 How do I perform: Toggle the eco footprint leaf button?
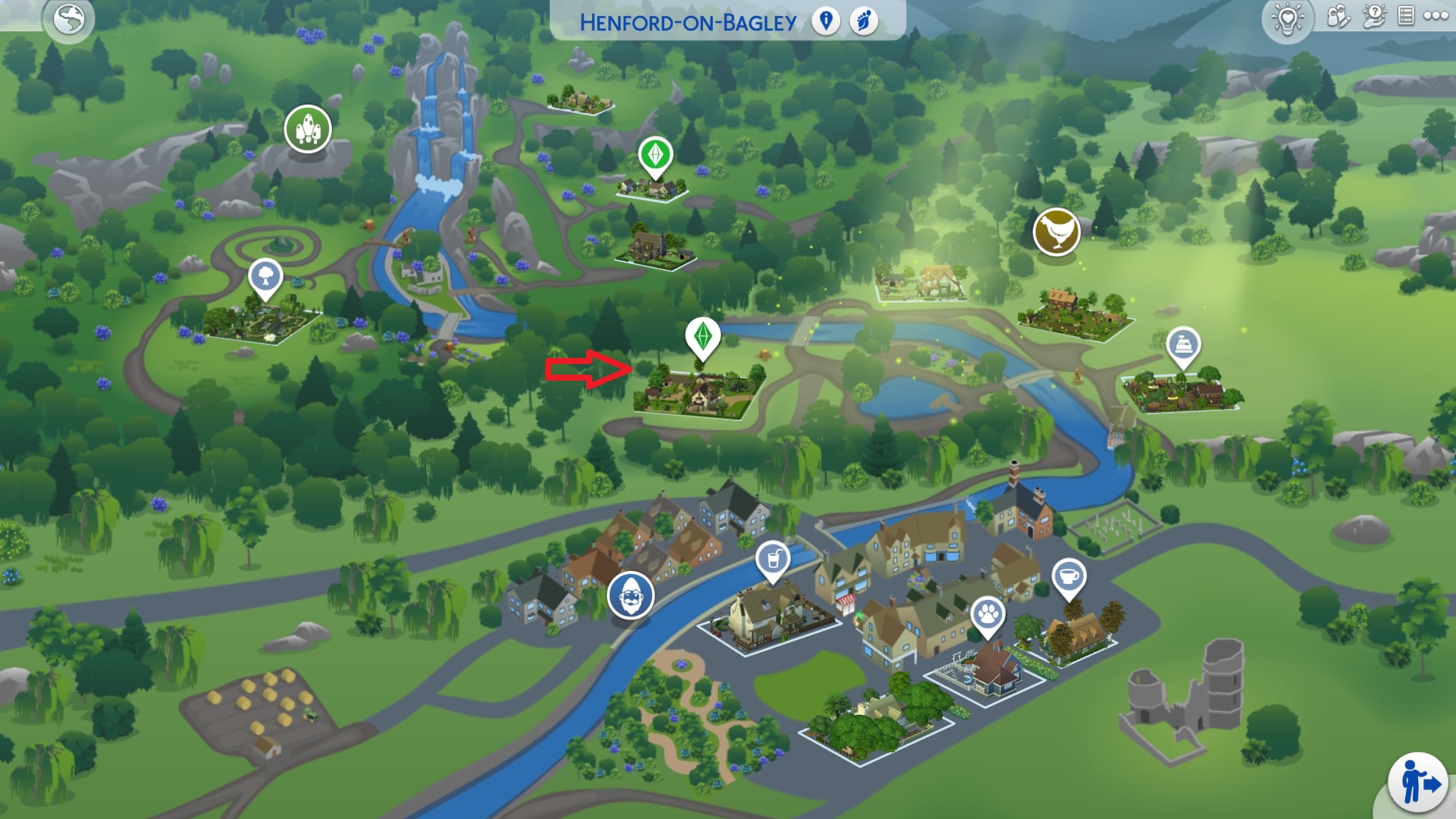[x=863, y=21]
